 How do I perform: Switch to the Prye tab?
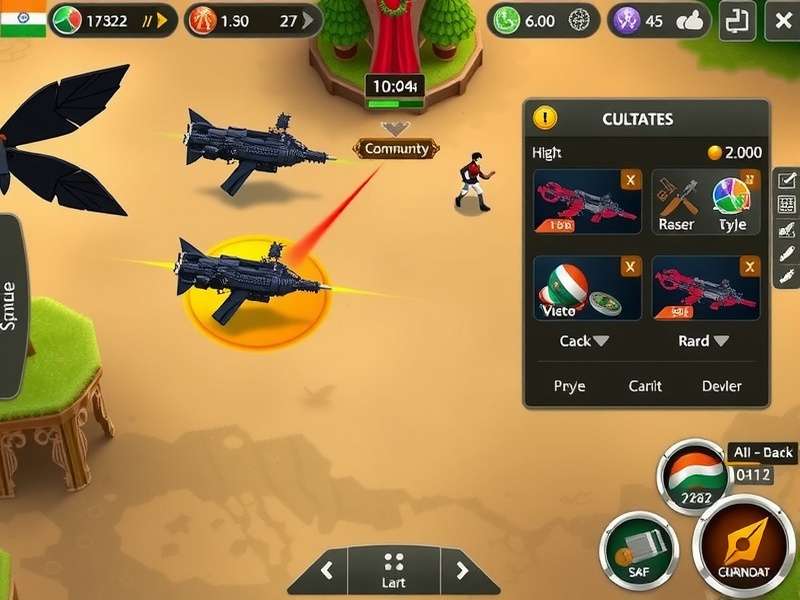click(x=570, y=386)
